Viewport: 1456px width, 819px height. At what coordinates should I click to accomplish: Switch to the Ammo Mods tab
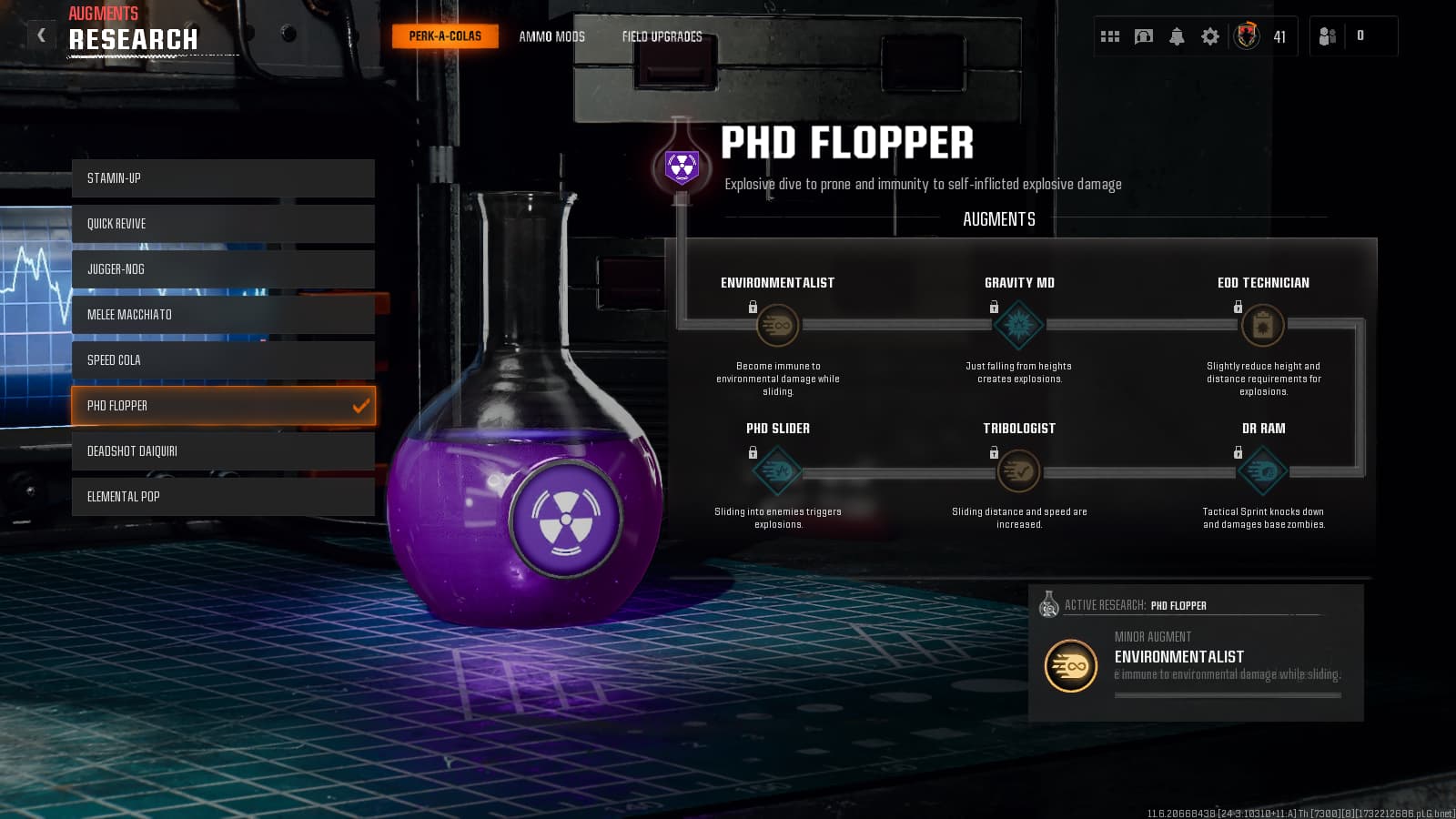tap(551, 36)
